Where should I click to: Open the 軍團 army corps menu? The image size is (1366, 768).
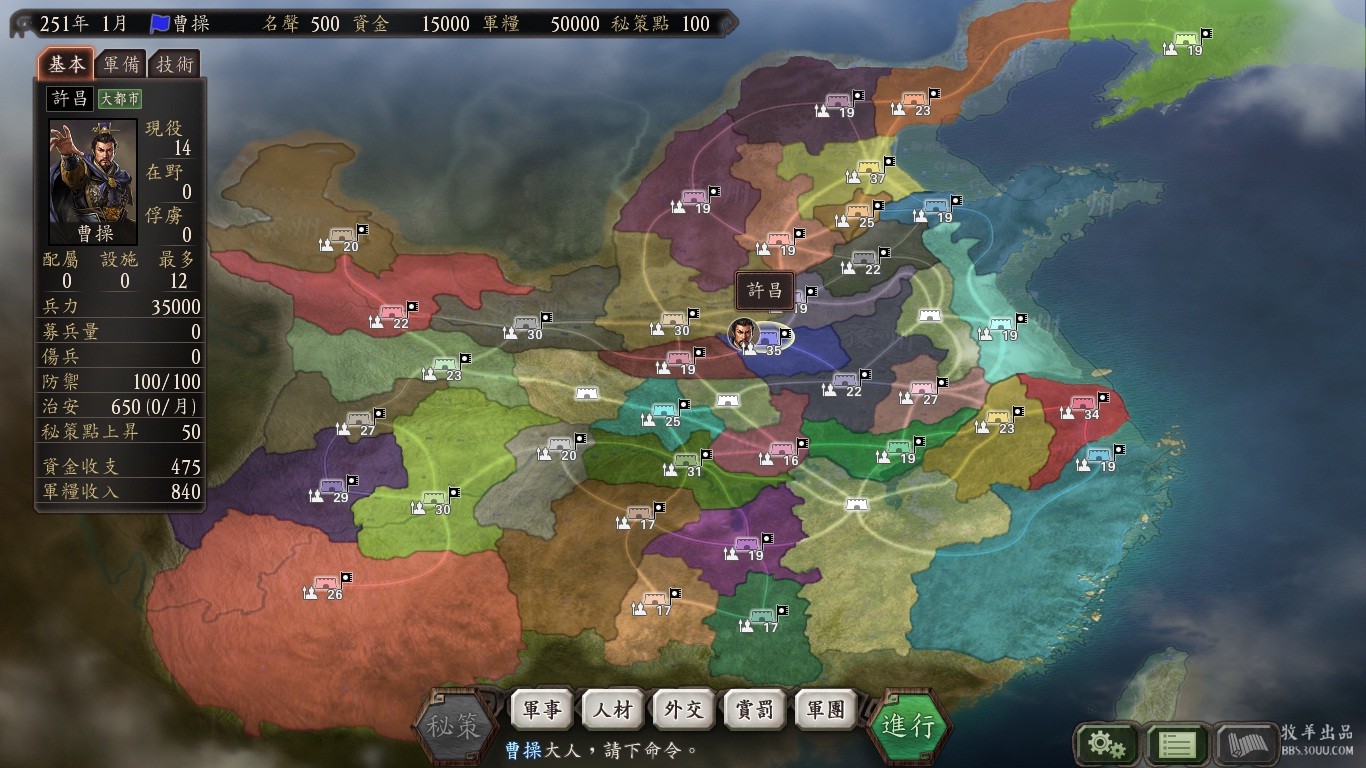pyautogui.click(x=826, y=710)
